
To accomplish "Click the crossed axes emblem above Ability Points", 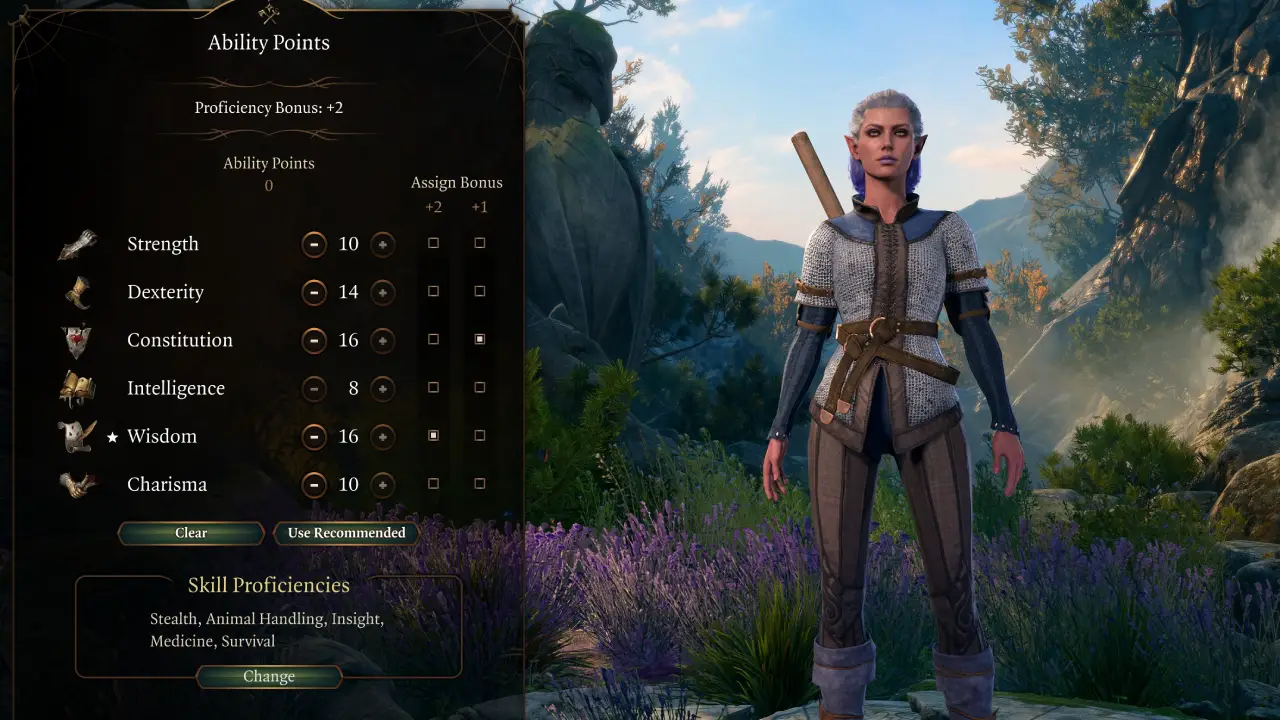I will (268, 14).
